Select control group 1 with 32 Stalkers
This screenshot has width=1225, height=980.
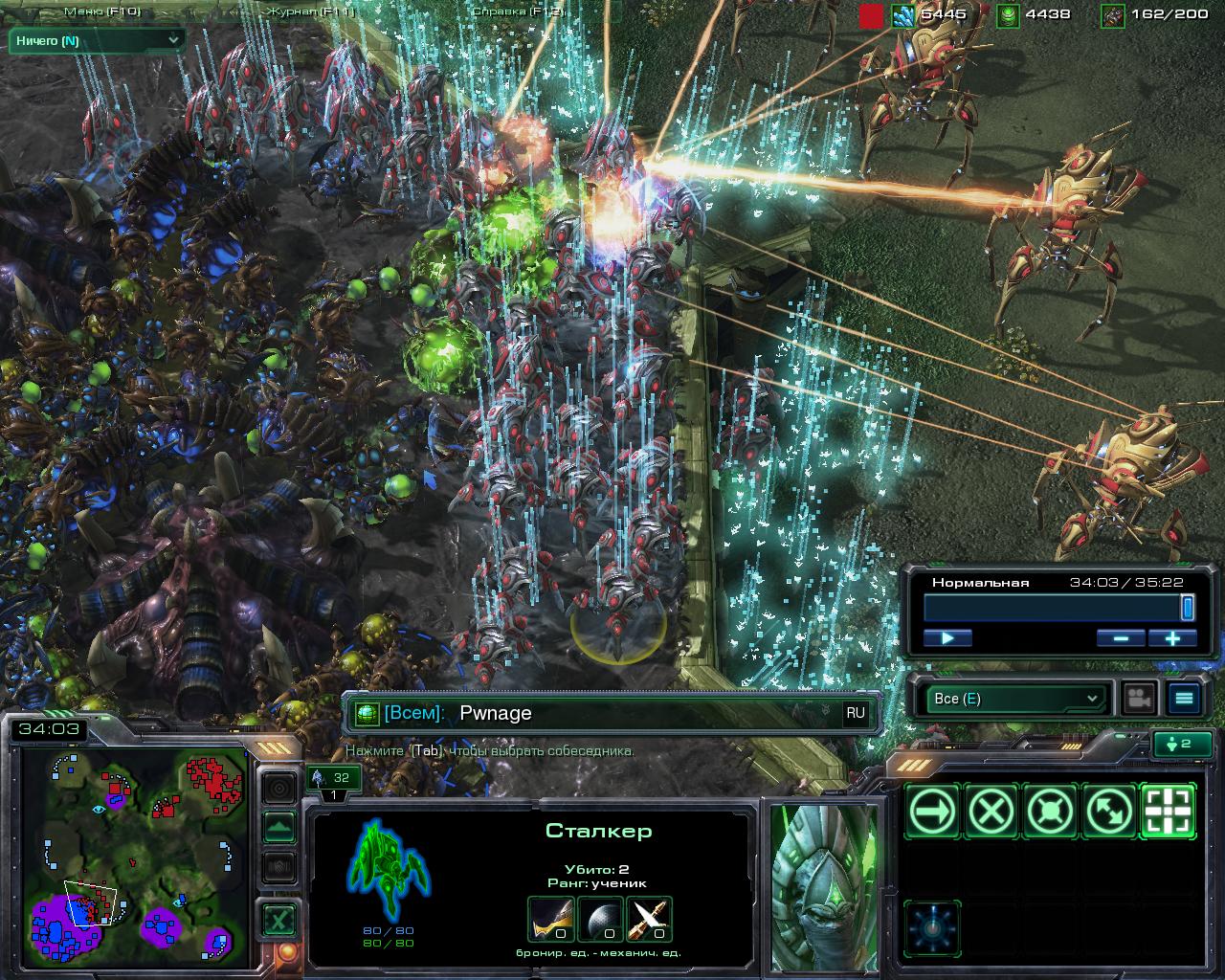(334, 783)
